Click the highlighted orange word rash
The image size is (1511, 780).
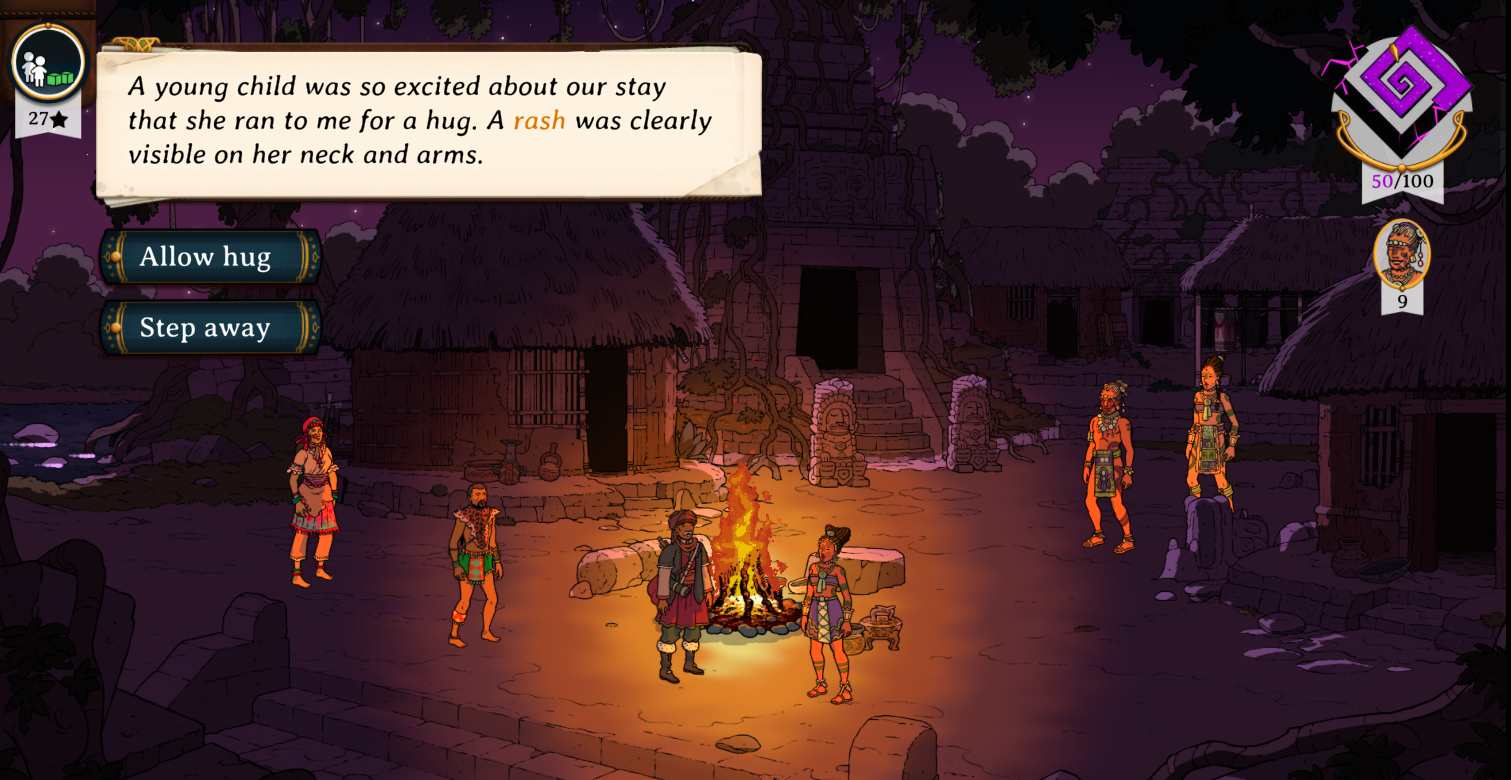539,121
